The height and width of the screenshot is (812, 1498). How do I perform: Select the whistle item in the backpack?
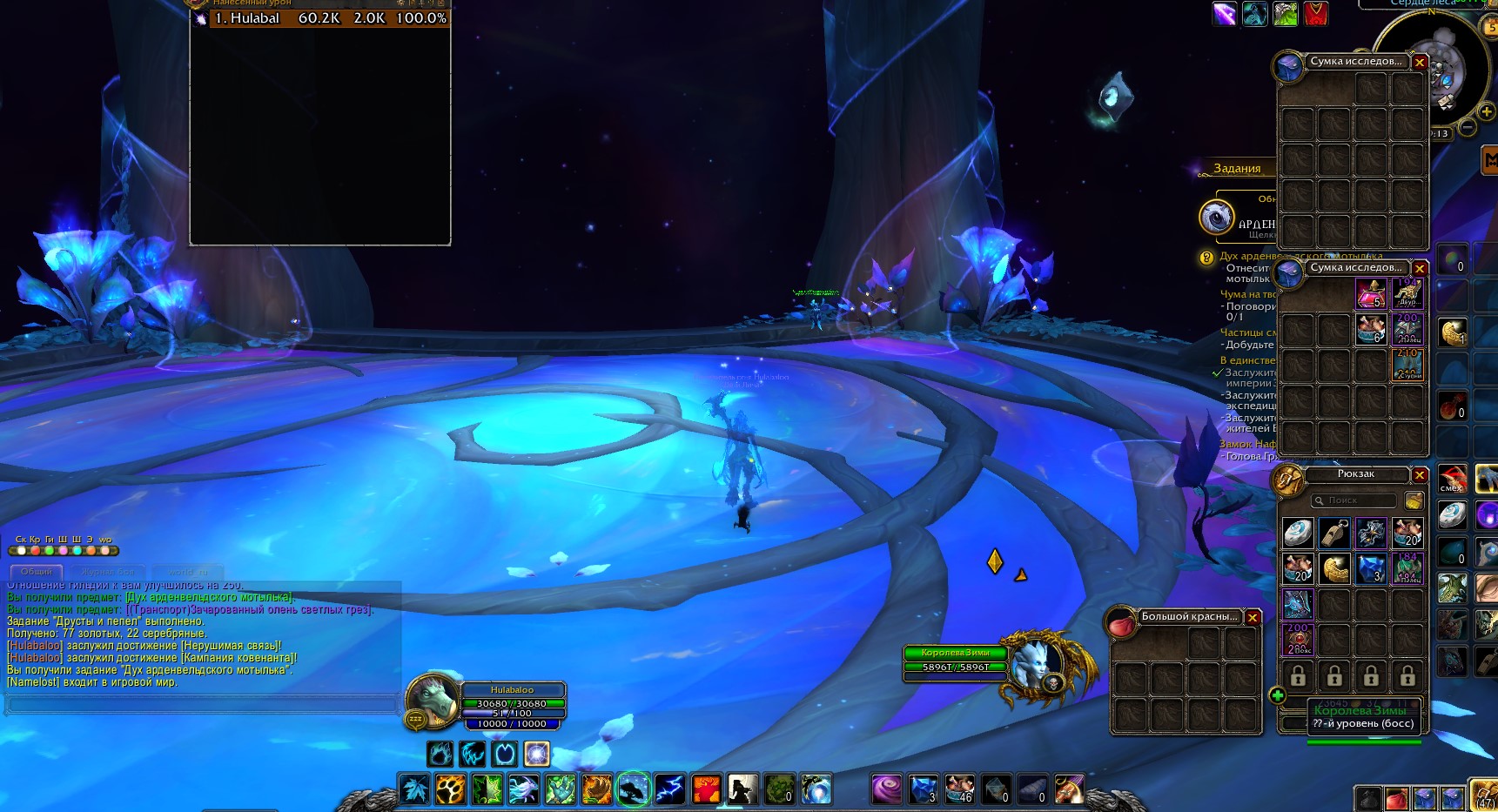[1334, 532]
